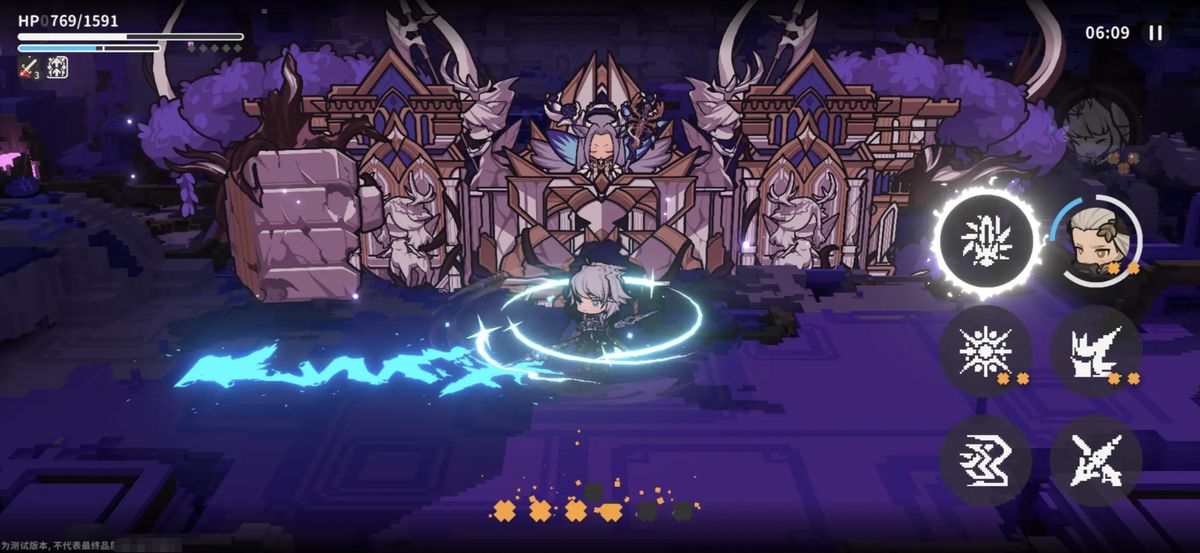
Task: Inspect the upward arrows buff icon
Action: pos(58,67)
